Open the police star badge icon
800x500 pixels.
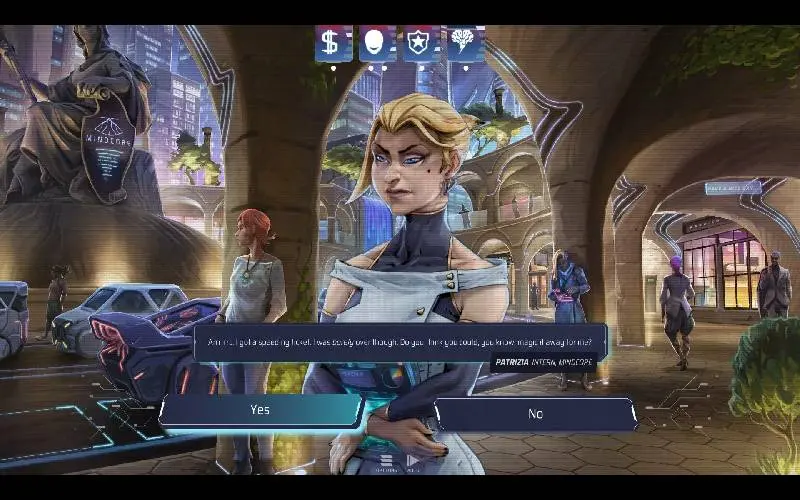point(419,44)
